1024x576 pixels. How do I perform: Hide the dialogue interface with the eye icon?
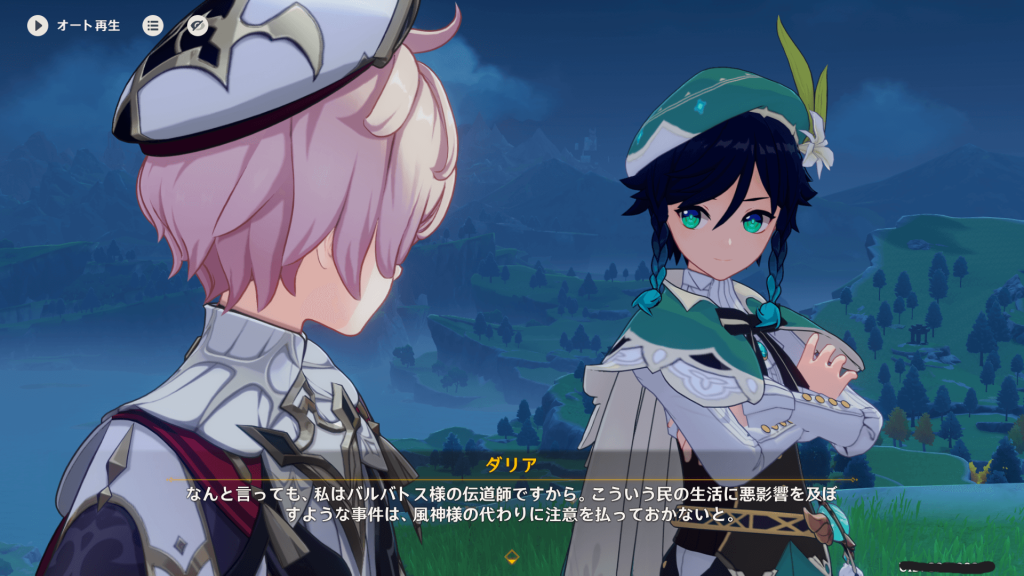(x=198, y=26)
